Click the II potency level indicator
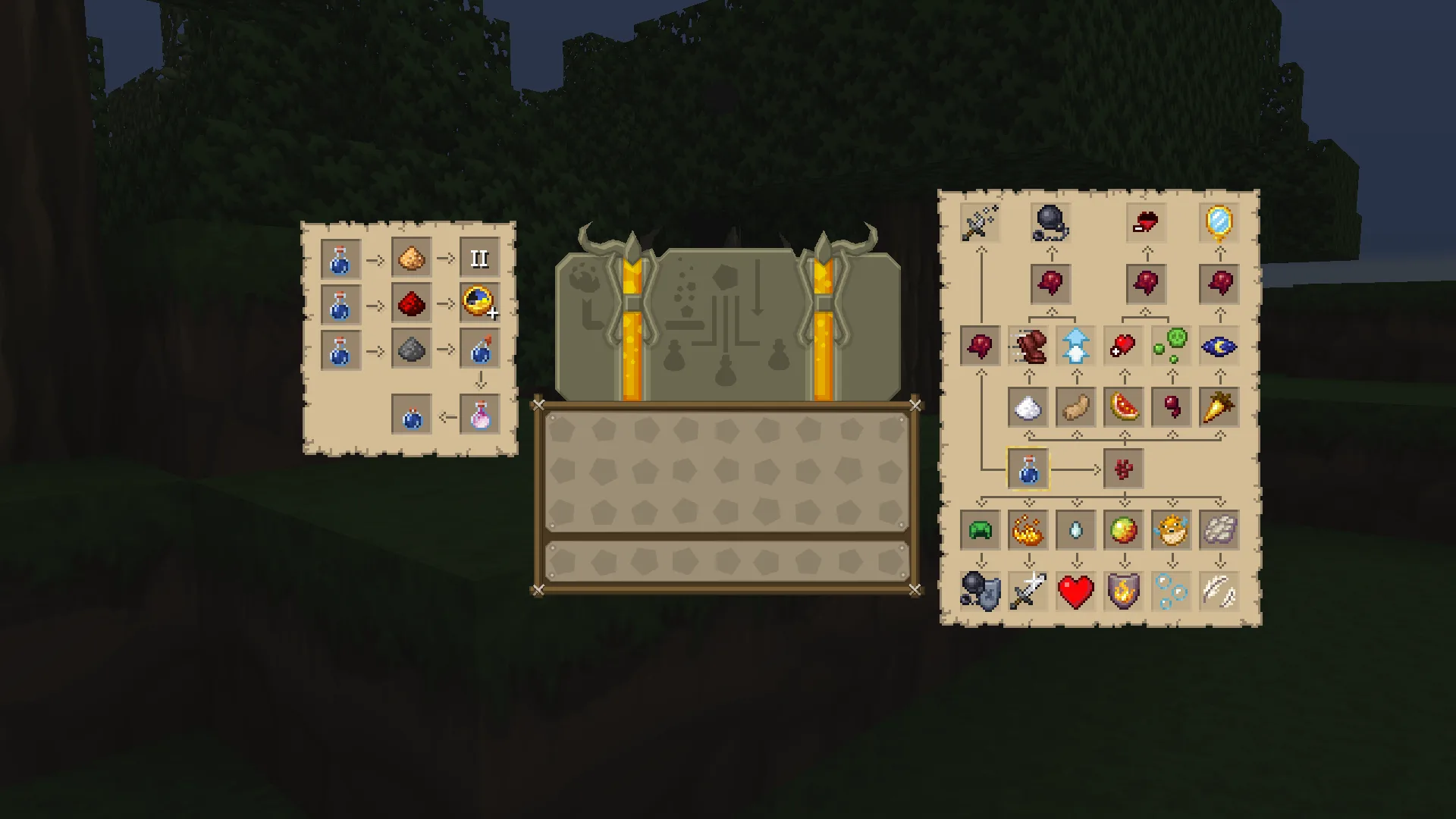Screen dimensions: 1456x819 [x=479, y=258]
